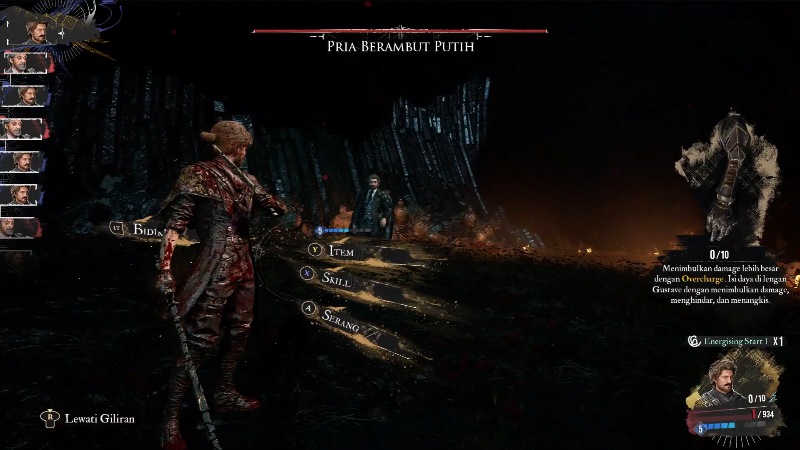This screenshot has width=800, height=450.
Task: Choose the Bidik aim command
Action: click(145, 230)
